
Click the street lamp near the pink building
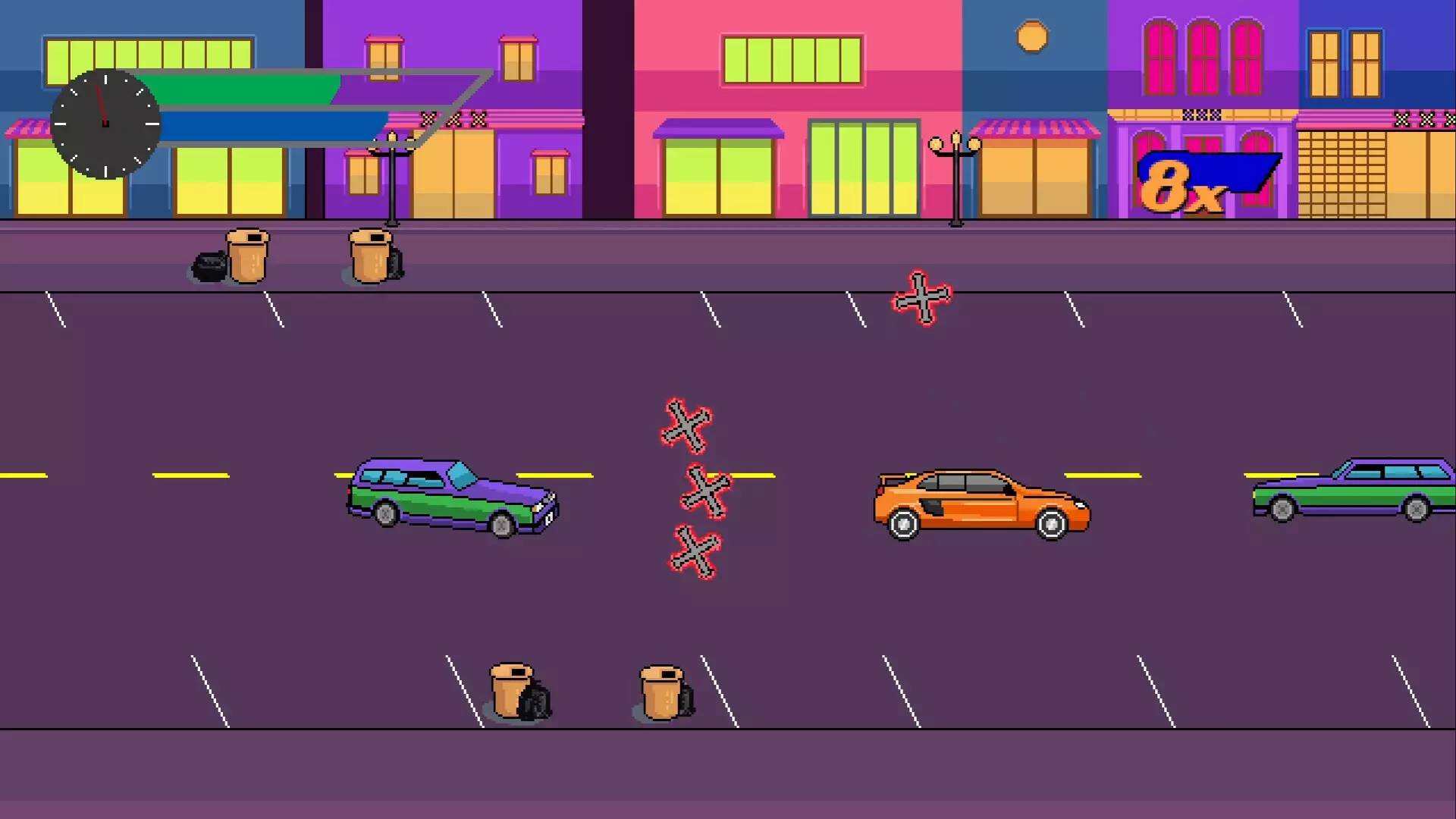click(x=956, y=174)
